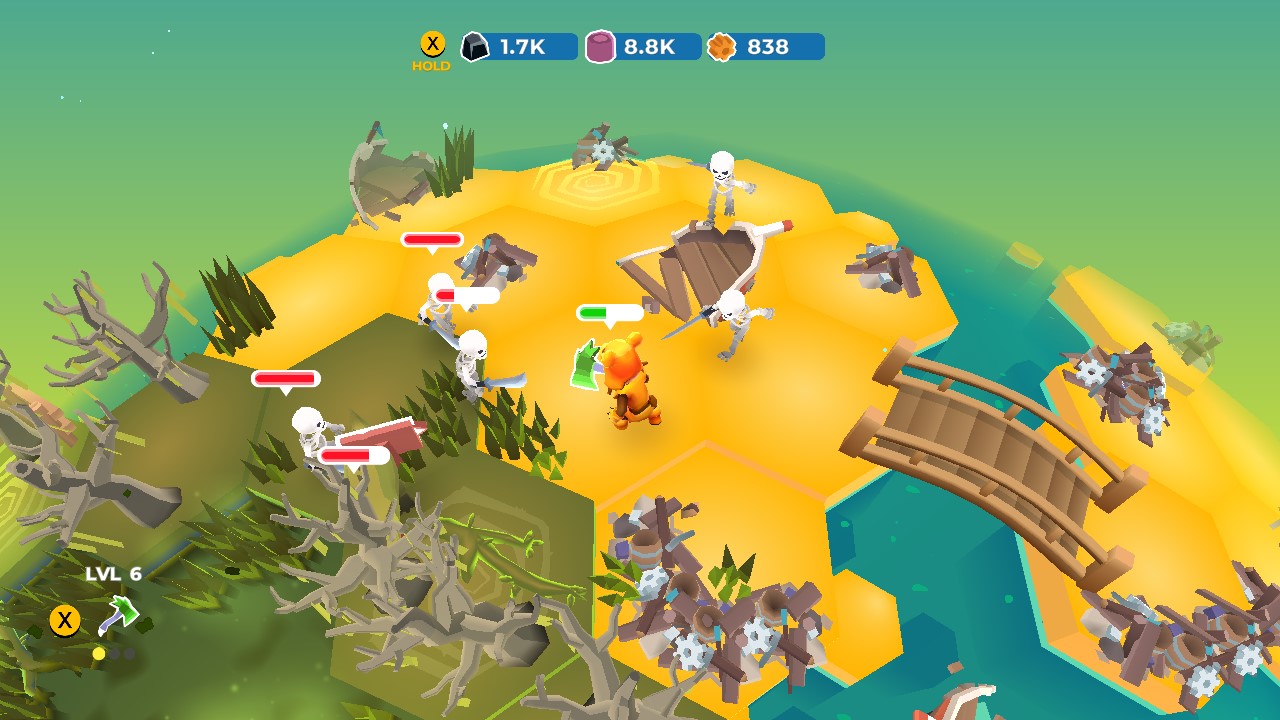Click the black stone resource icon

click(477, 45)
